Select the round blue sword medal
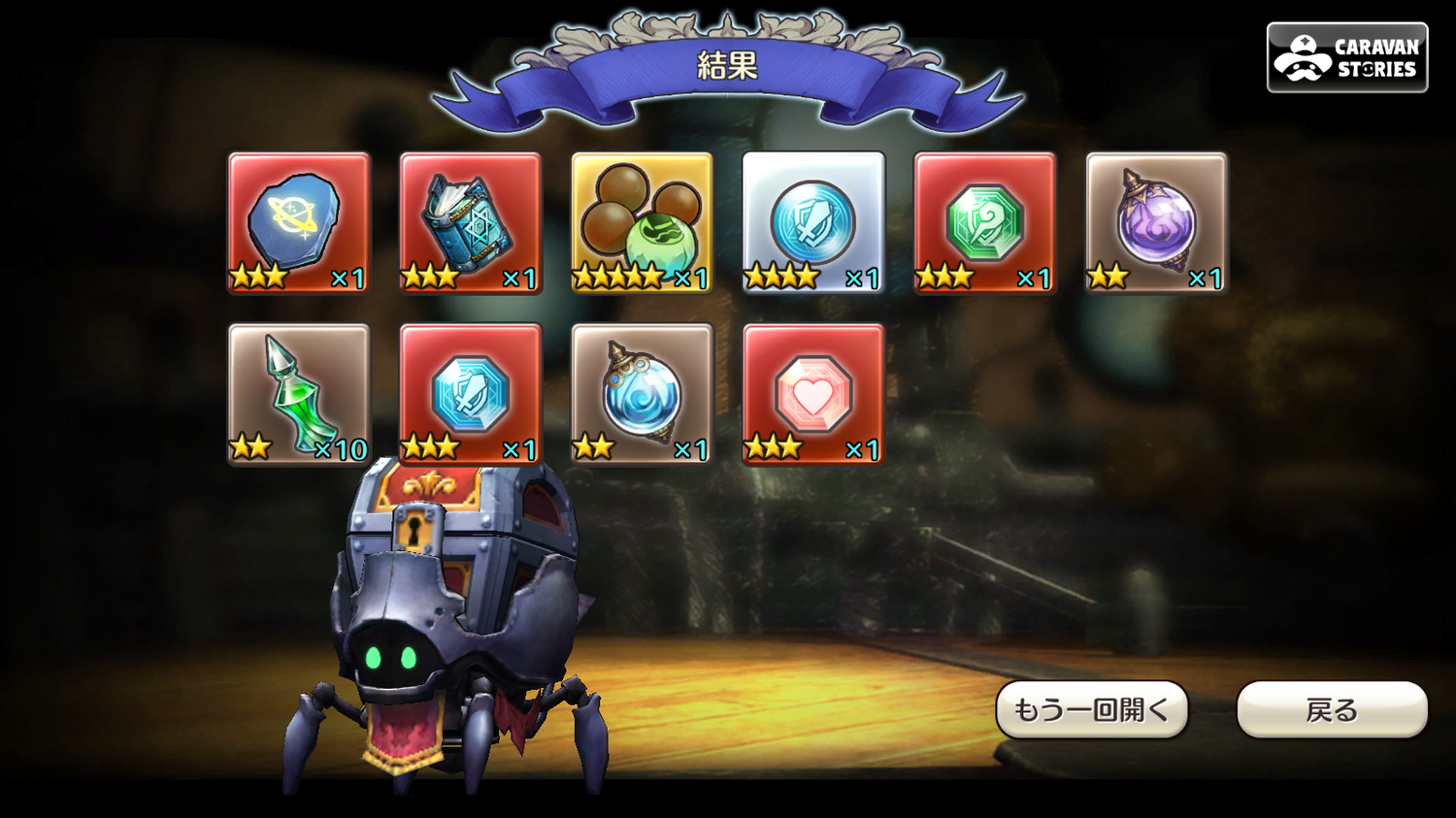The height and width of the screenshot is (818, 1456). pyautogui.click(x=813, y=222)
